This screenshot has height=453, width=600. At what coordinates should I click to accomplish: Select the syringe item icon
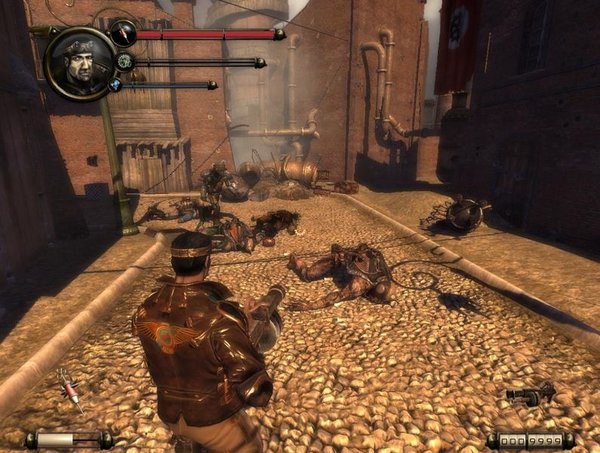click(68, 388)
